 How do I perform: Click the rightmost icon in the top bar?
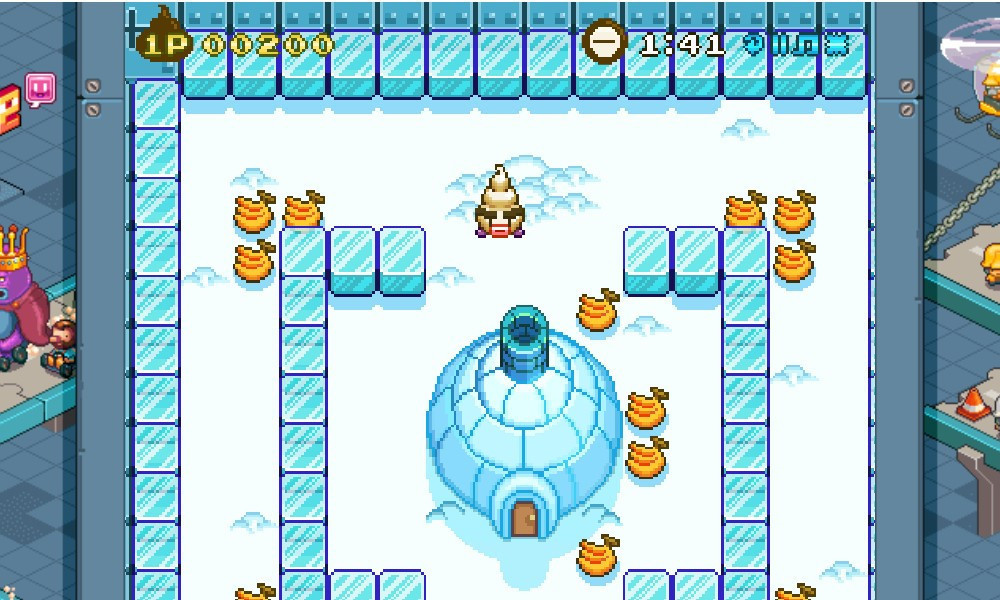(x=836, y=45)
